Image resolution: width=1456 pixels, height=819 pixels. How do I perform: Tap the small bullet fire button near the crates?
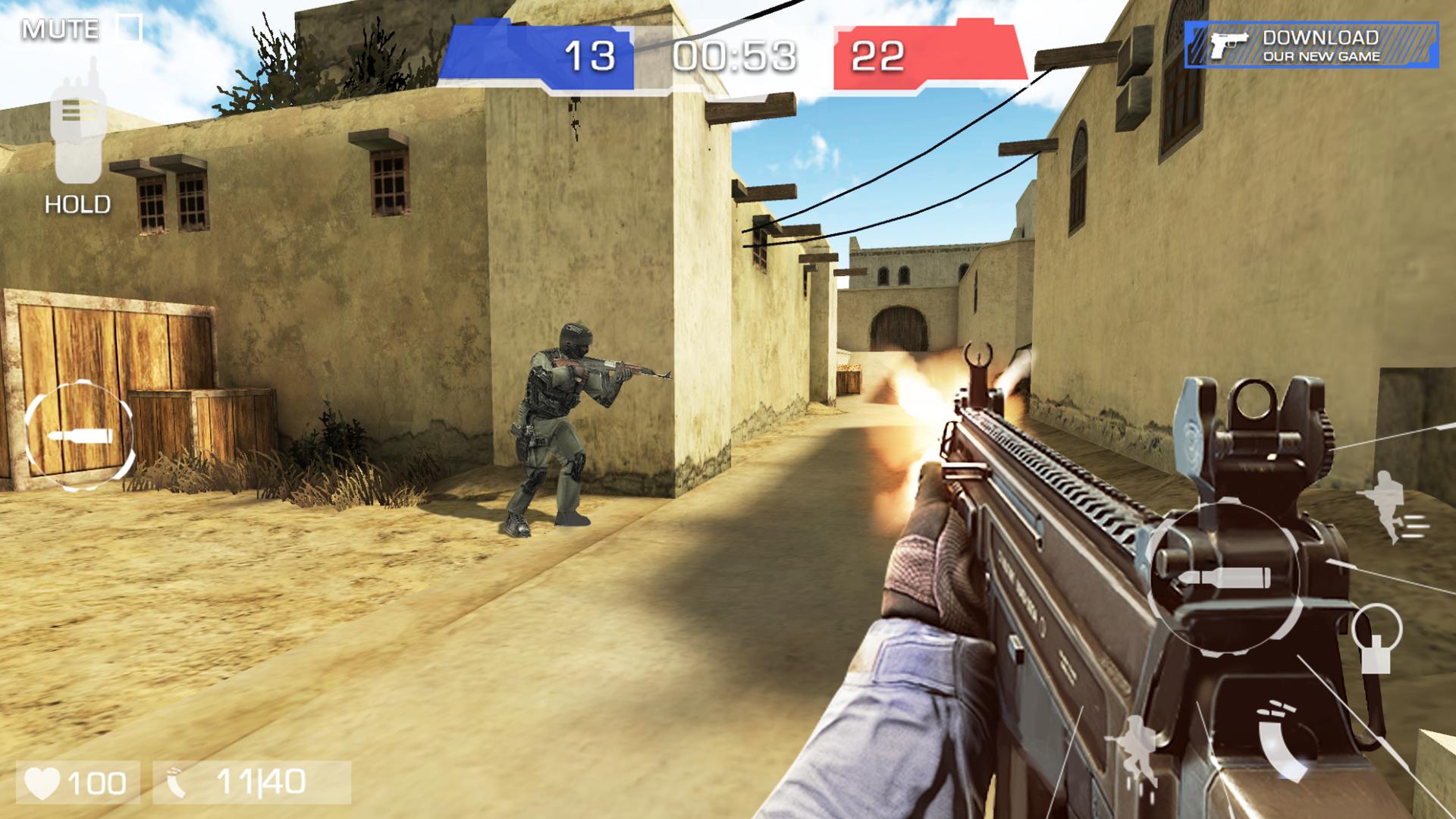tap(79, 435)
